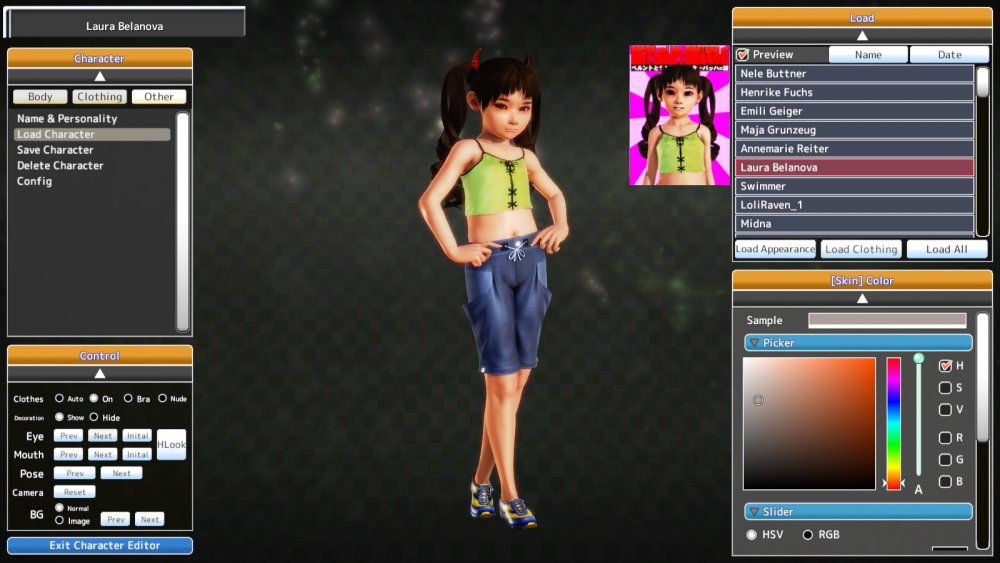
Task: Load Clothing only from selected character
Action: coord(861,249)
